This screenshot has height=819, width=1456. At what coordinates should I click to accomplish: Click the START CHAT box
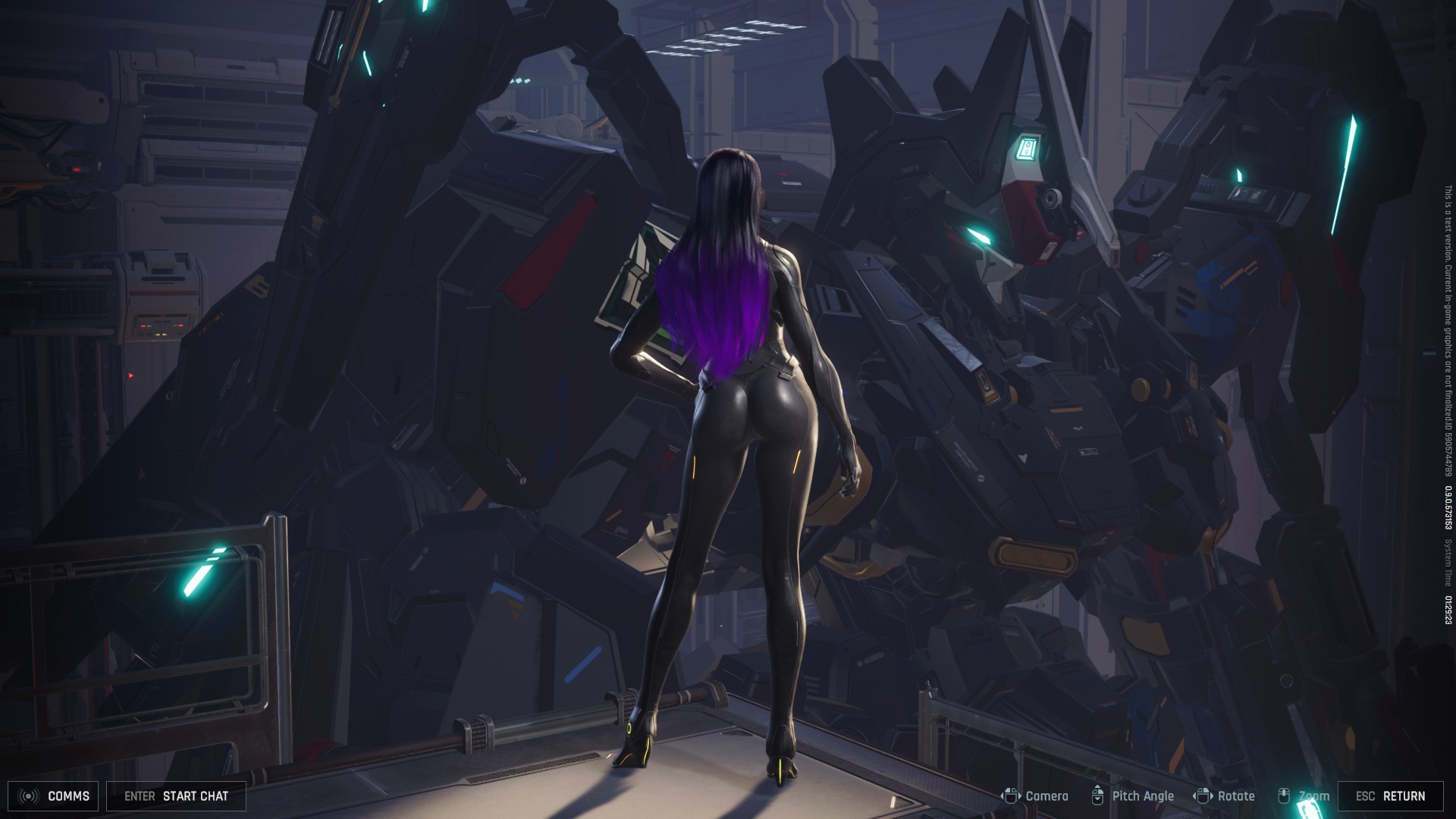(176, 796)
